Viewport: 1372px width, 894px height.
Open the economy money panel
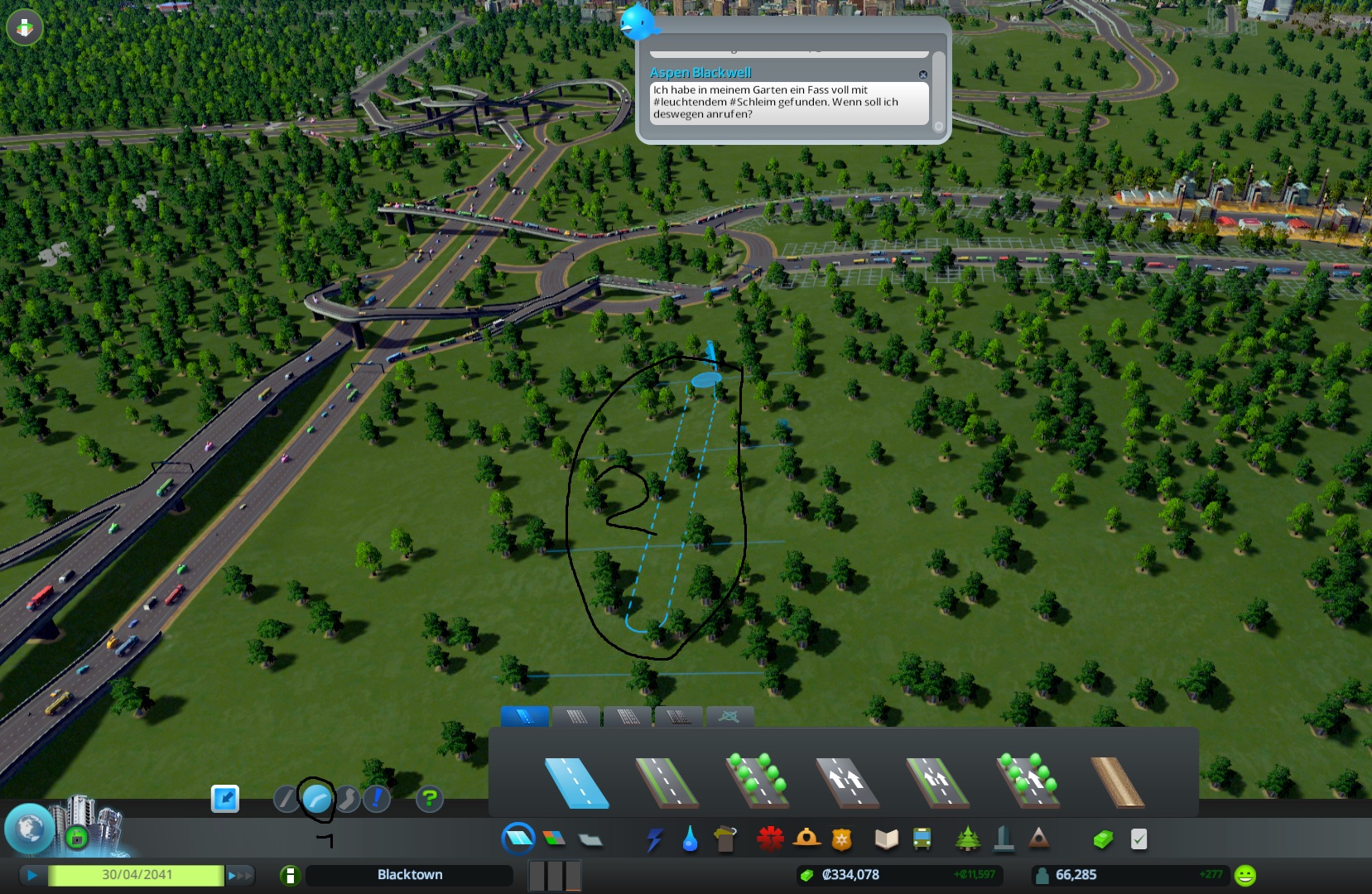[x=1103, y=839]
